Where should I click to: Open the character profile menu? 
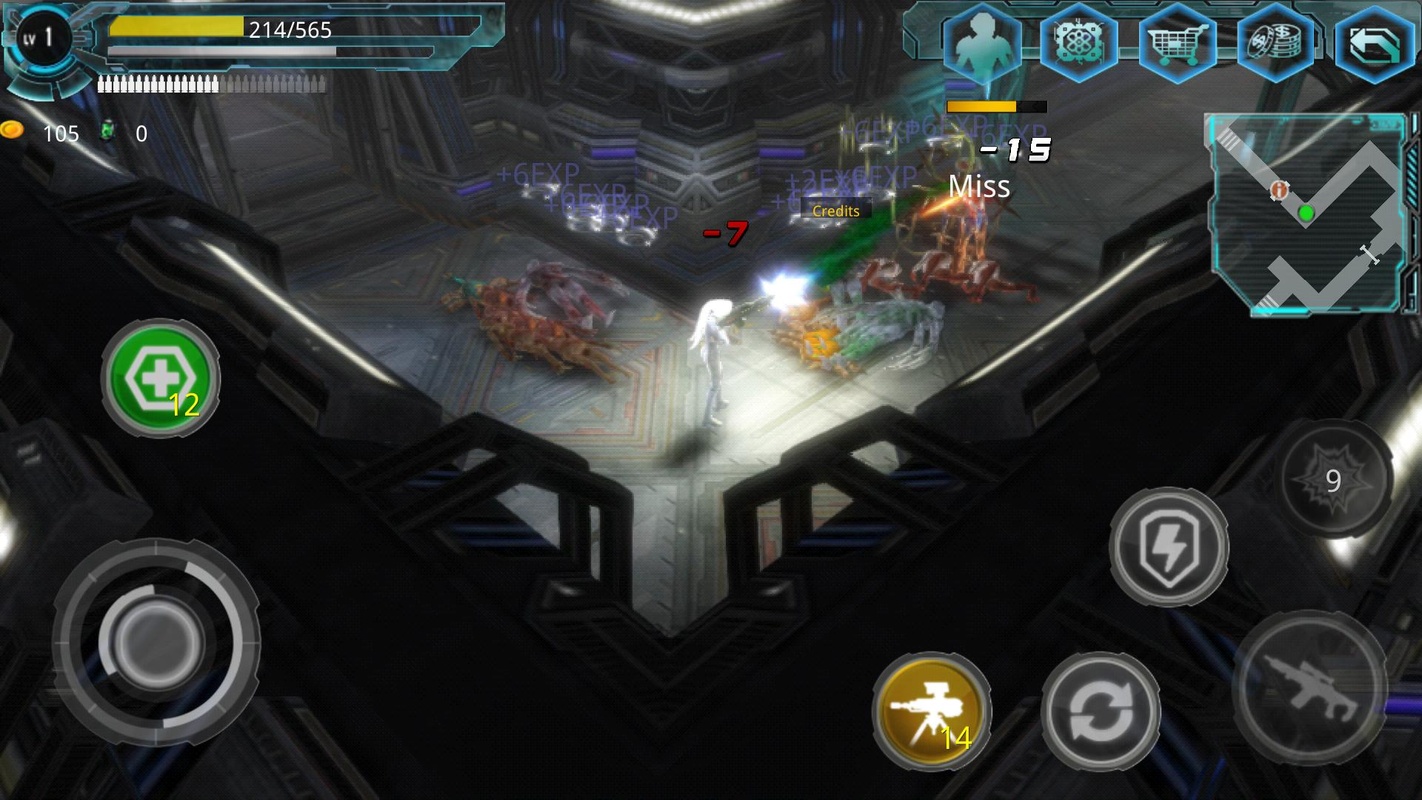point(981,45)
